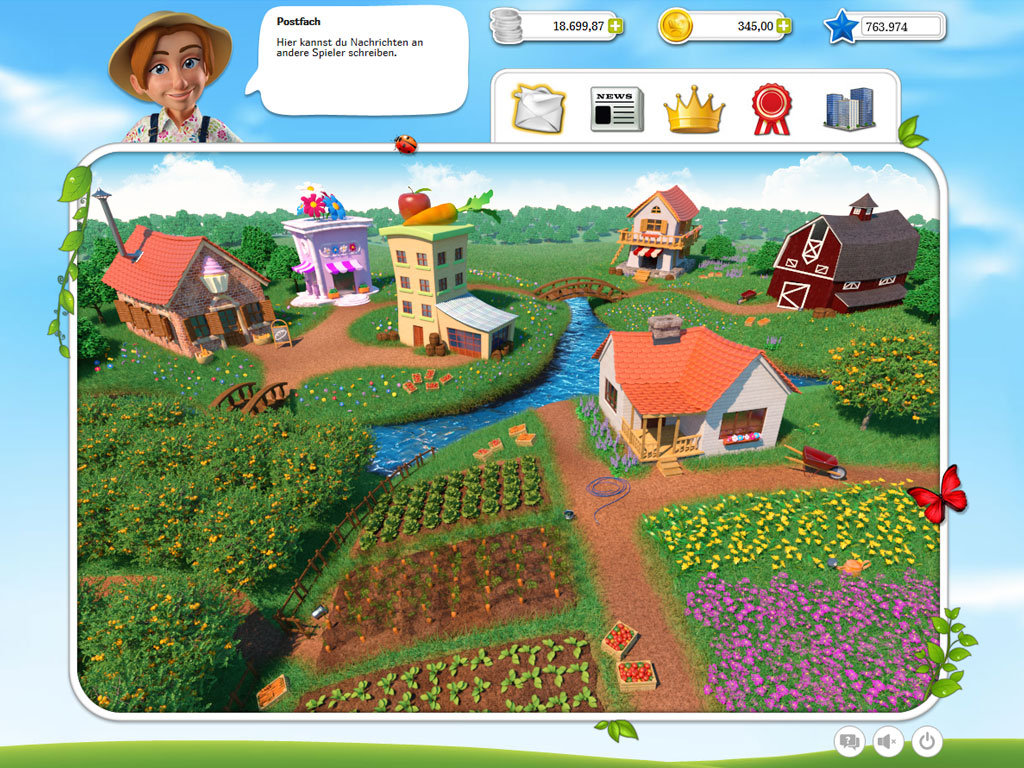Open the red award ribbon icon

(x=771, y=109)
